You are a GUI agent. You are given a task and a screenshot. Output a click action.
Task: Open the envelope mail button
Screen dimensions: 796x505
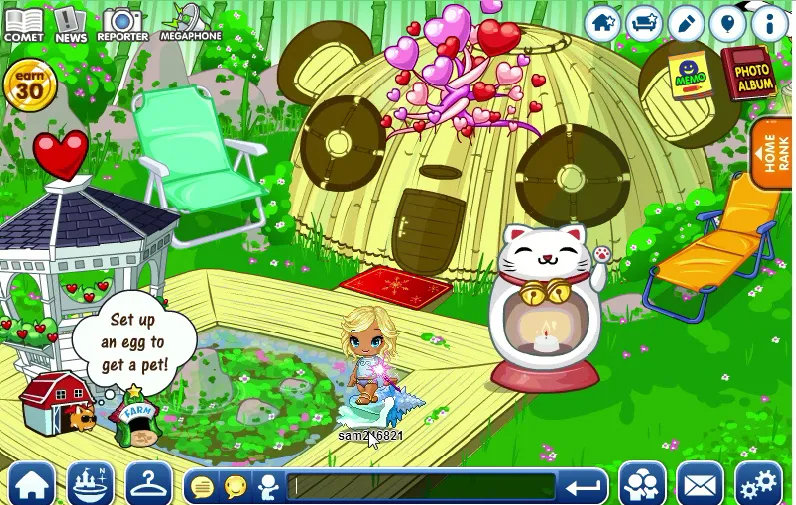click(700, 484)
